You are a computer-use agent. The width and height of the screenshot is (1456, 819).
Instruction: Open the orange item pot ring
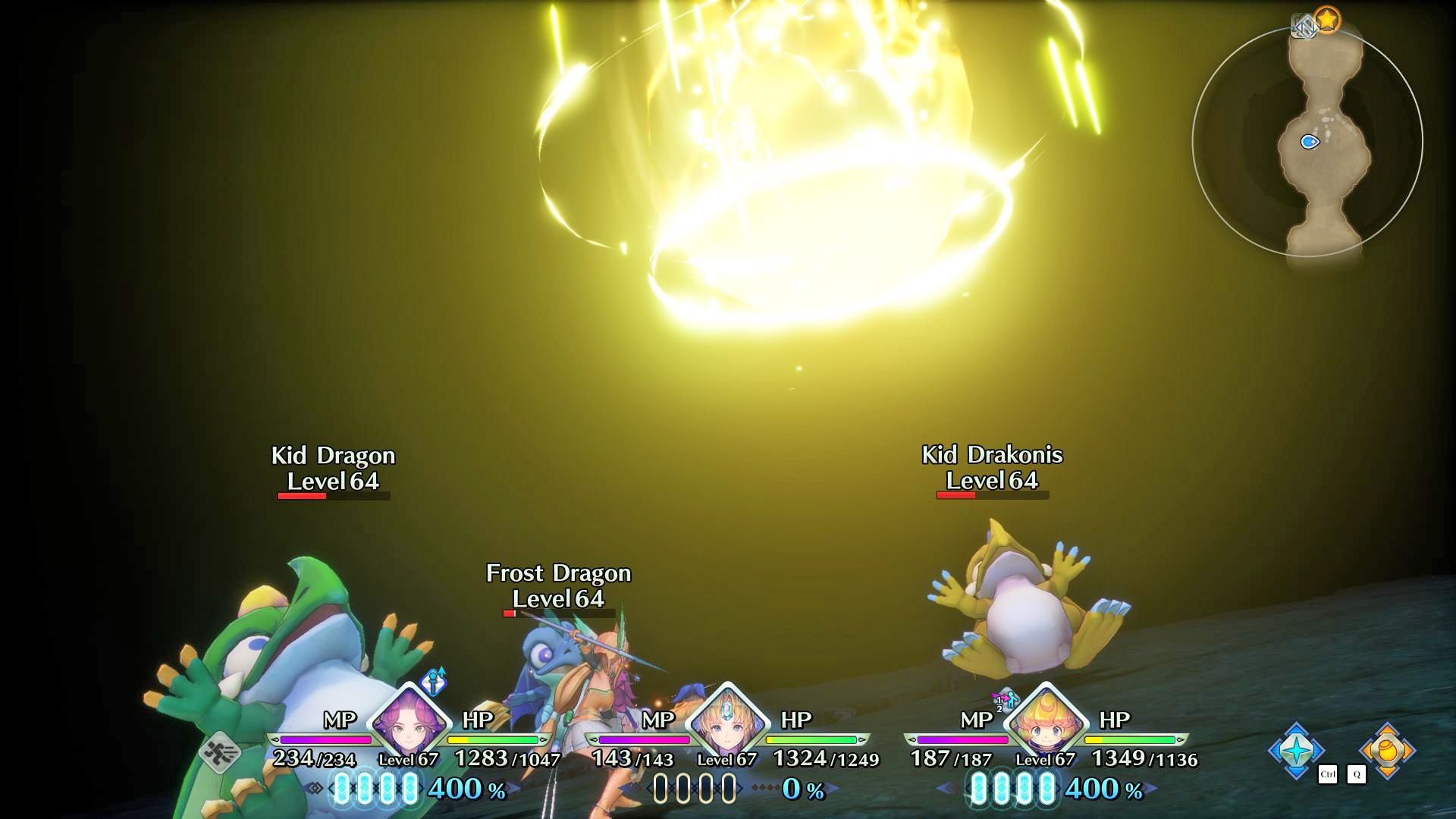click(x=1387, y=750)
